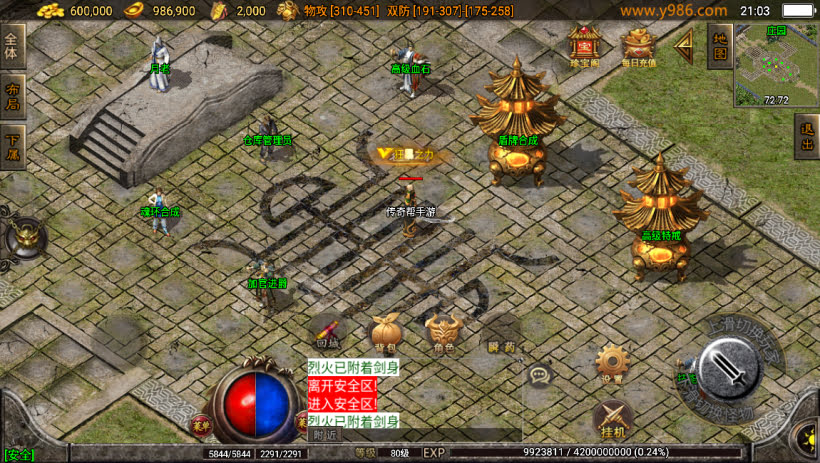Switch to the 全体 tab
820x463 pixels.
click(x=12, y=46)
